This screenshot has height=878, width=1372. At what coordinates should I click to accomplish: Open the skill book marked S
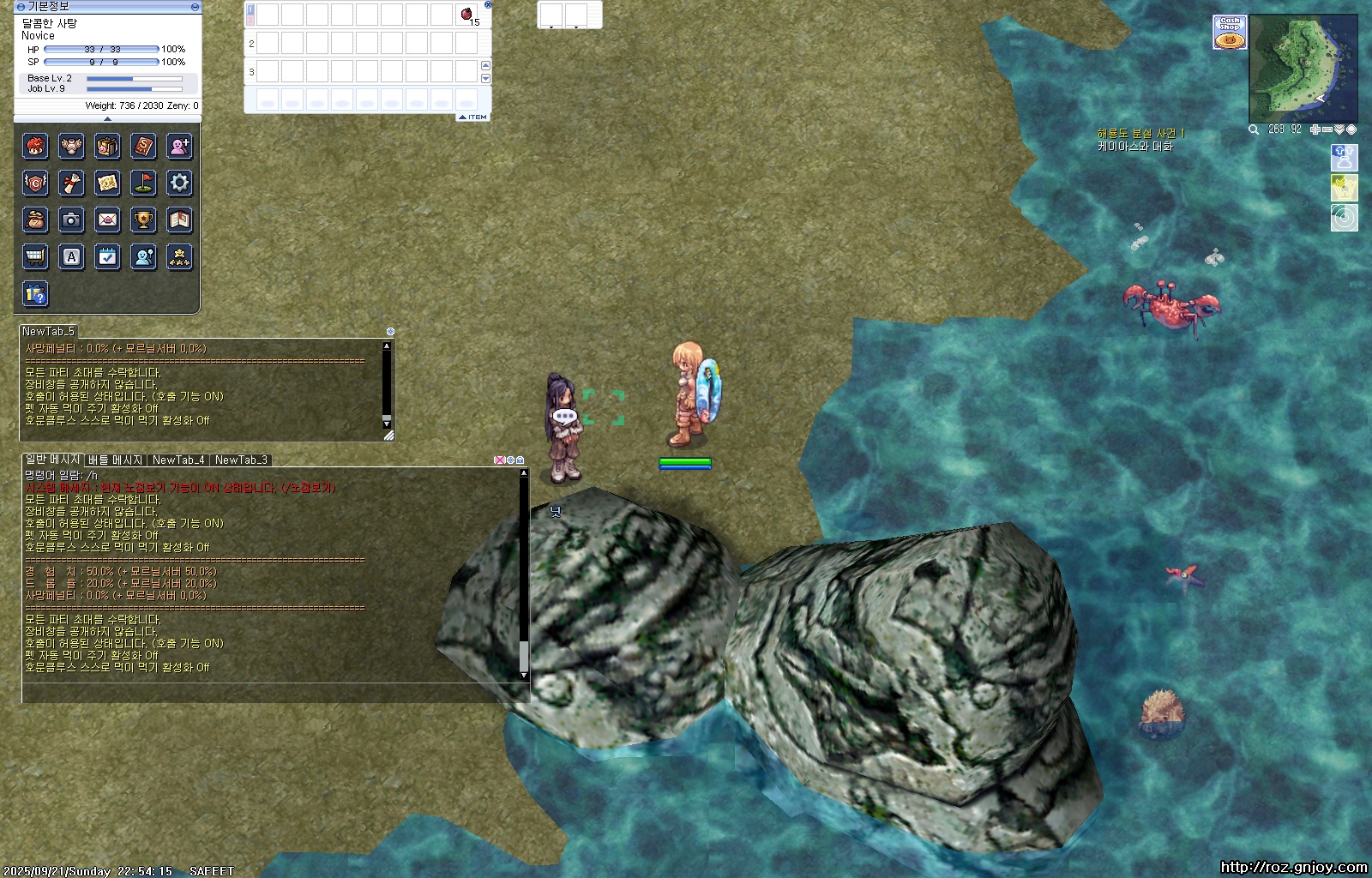[x=143, y=147]
